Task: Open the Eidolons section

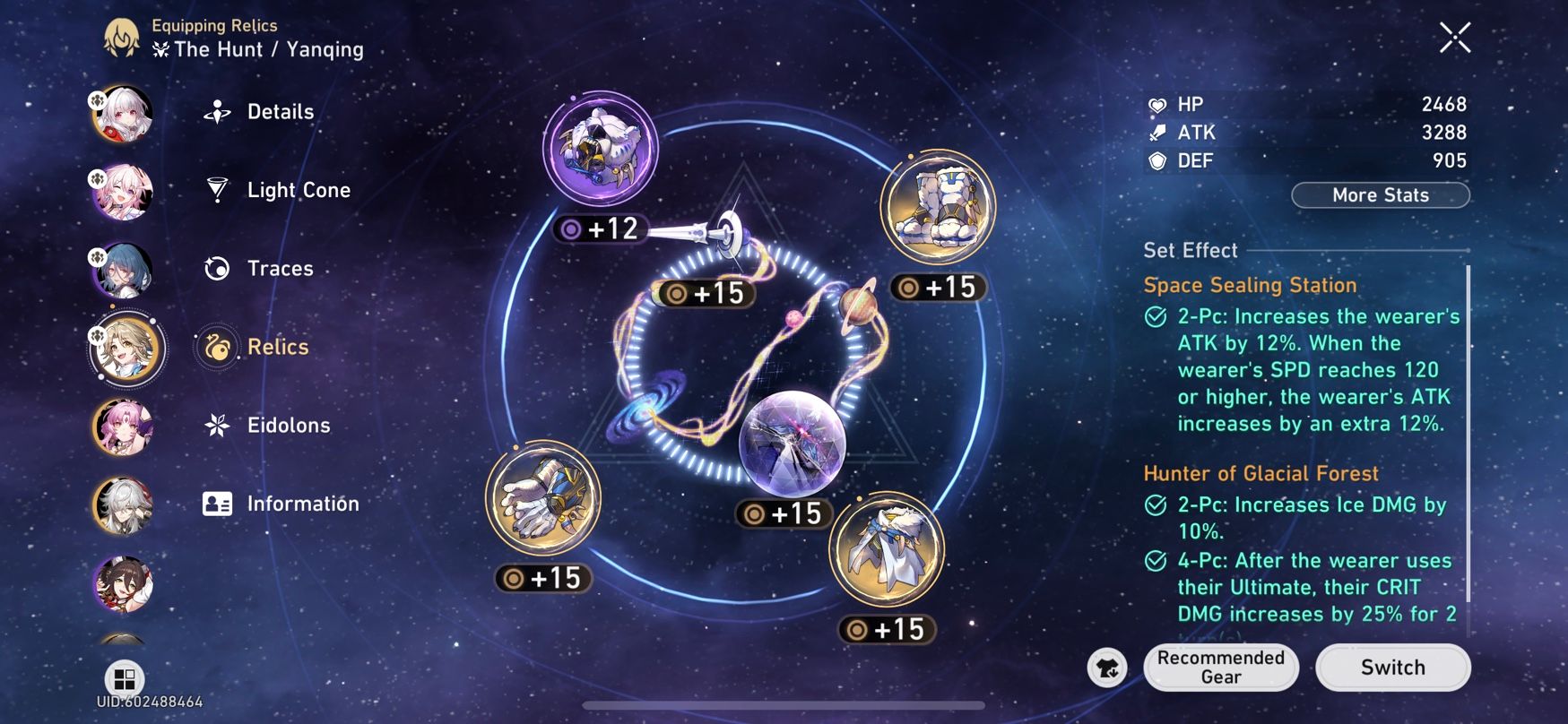Action: (214, 425)
